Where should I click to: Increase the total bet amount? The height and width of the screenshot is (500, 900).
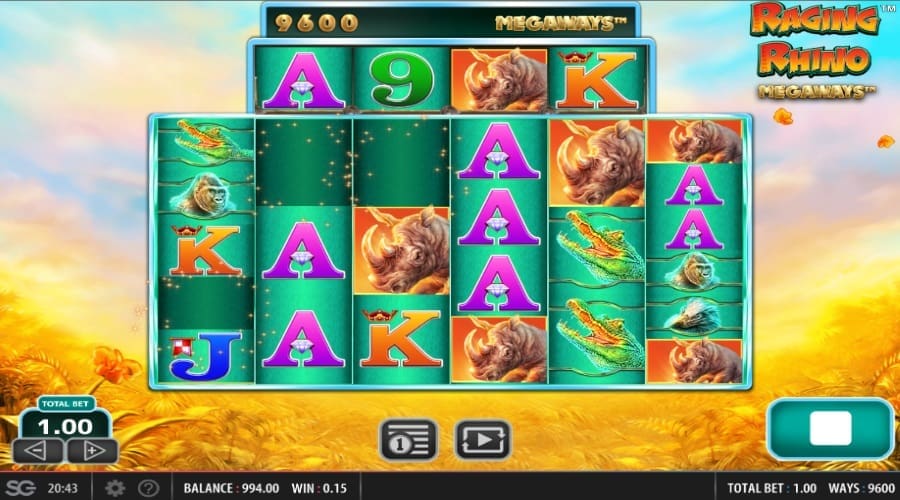click(92, 451)
